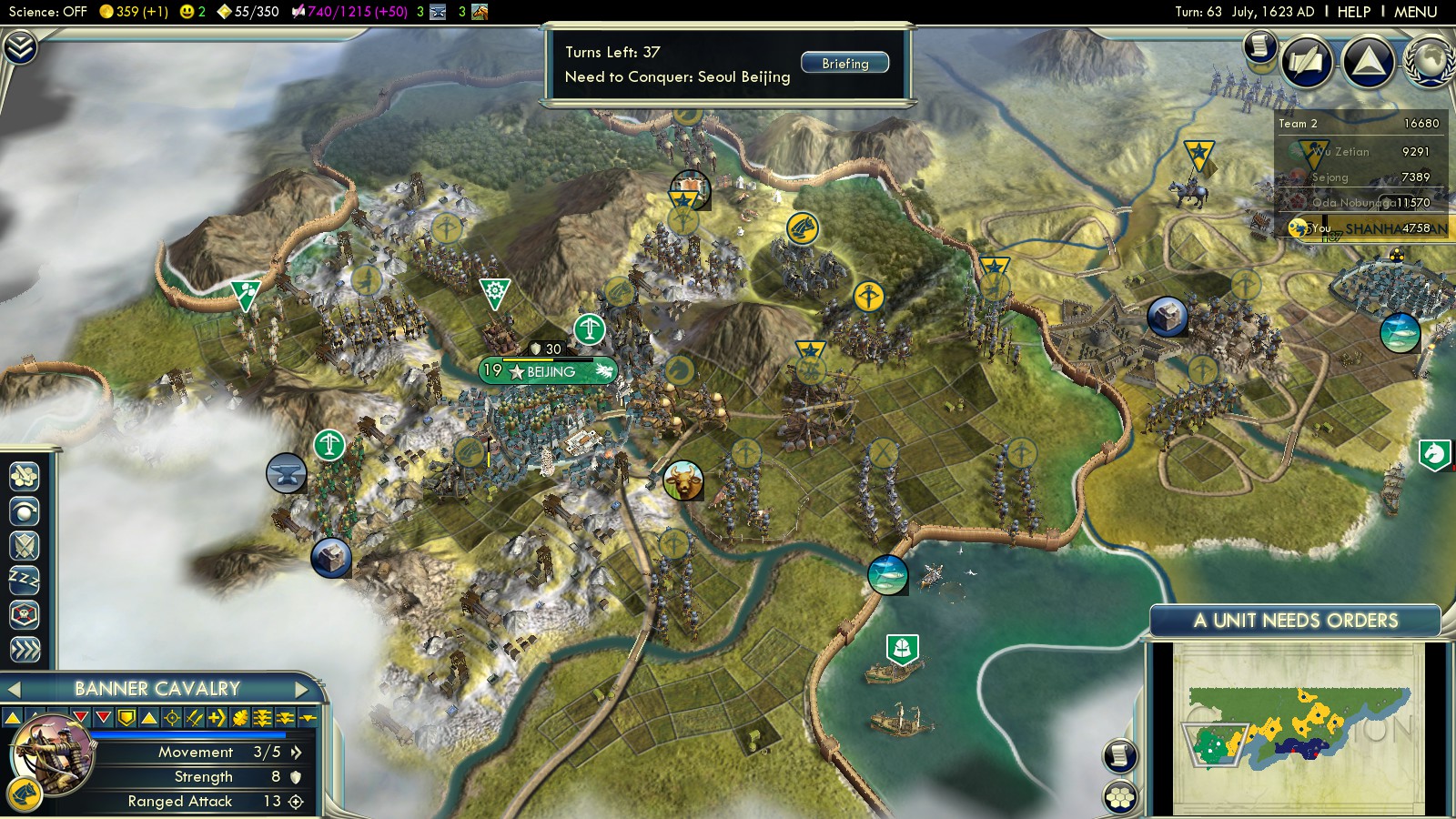1456x819 pixels.
Task: Click the 'A Unit Needs Orders' button
Action: coord(1295,621)
